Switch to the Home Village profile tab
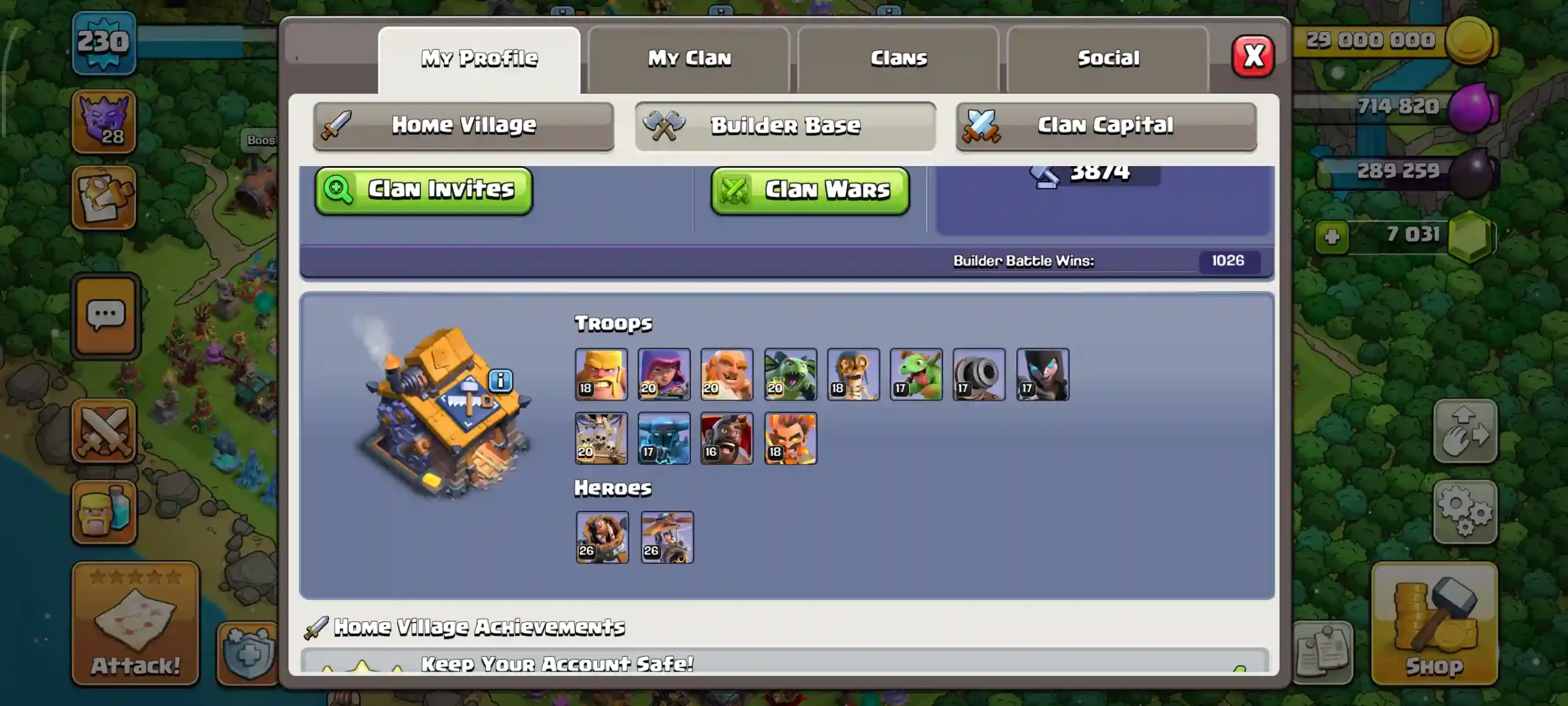The width and height of the screenshot is (1568, 706). (x=464, y=126)
